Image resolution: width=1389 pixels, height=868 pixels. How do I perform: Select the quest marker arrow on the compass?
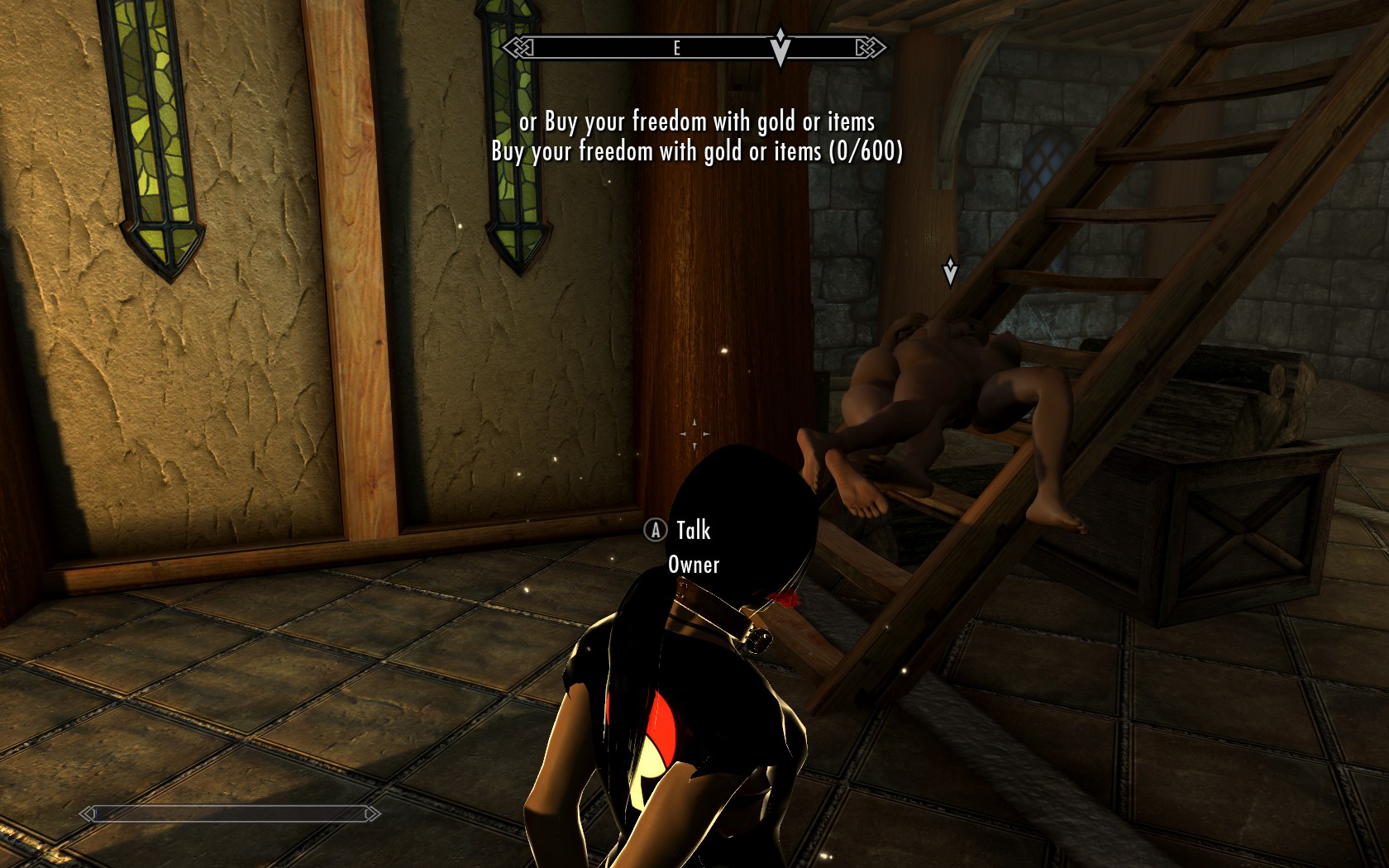click(x=780, y=46)
